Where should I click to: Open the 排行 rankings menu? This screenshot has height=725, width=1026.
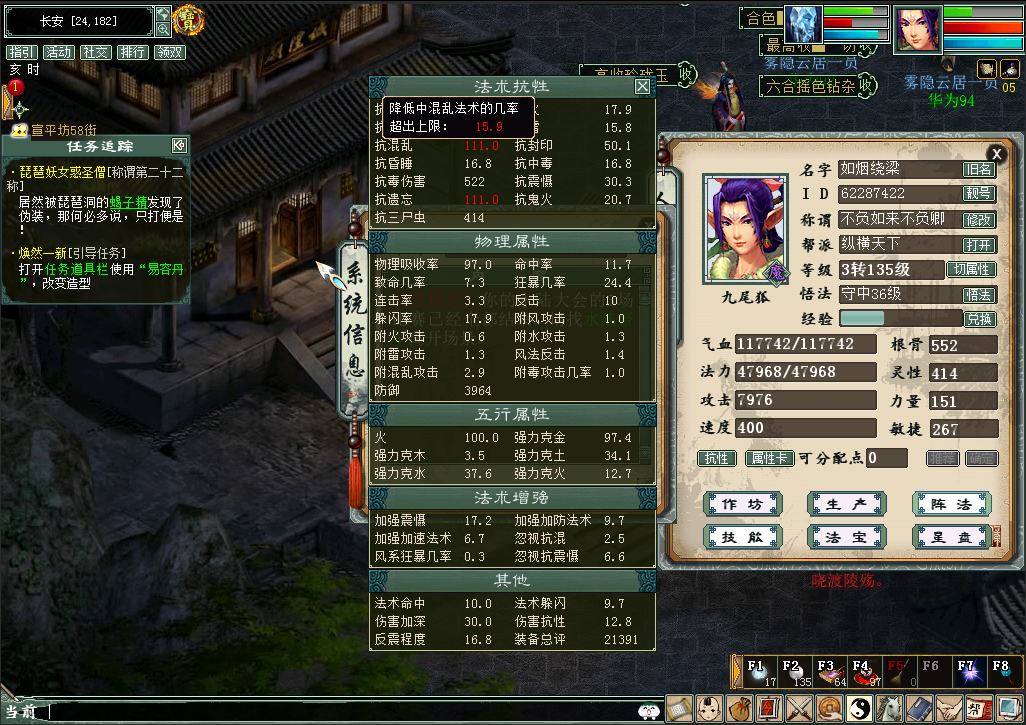(132, 52)
